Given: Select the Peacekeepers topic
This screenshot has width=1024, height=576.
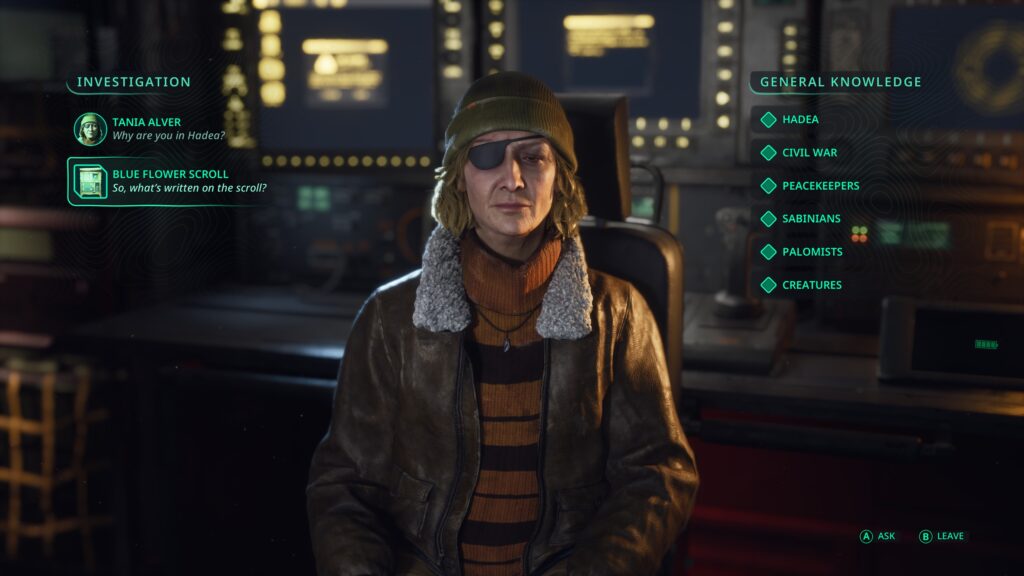Looking at the screenshot, I should [820, 185].
